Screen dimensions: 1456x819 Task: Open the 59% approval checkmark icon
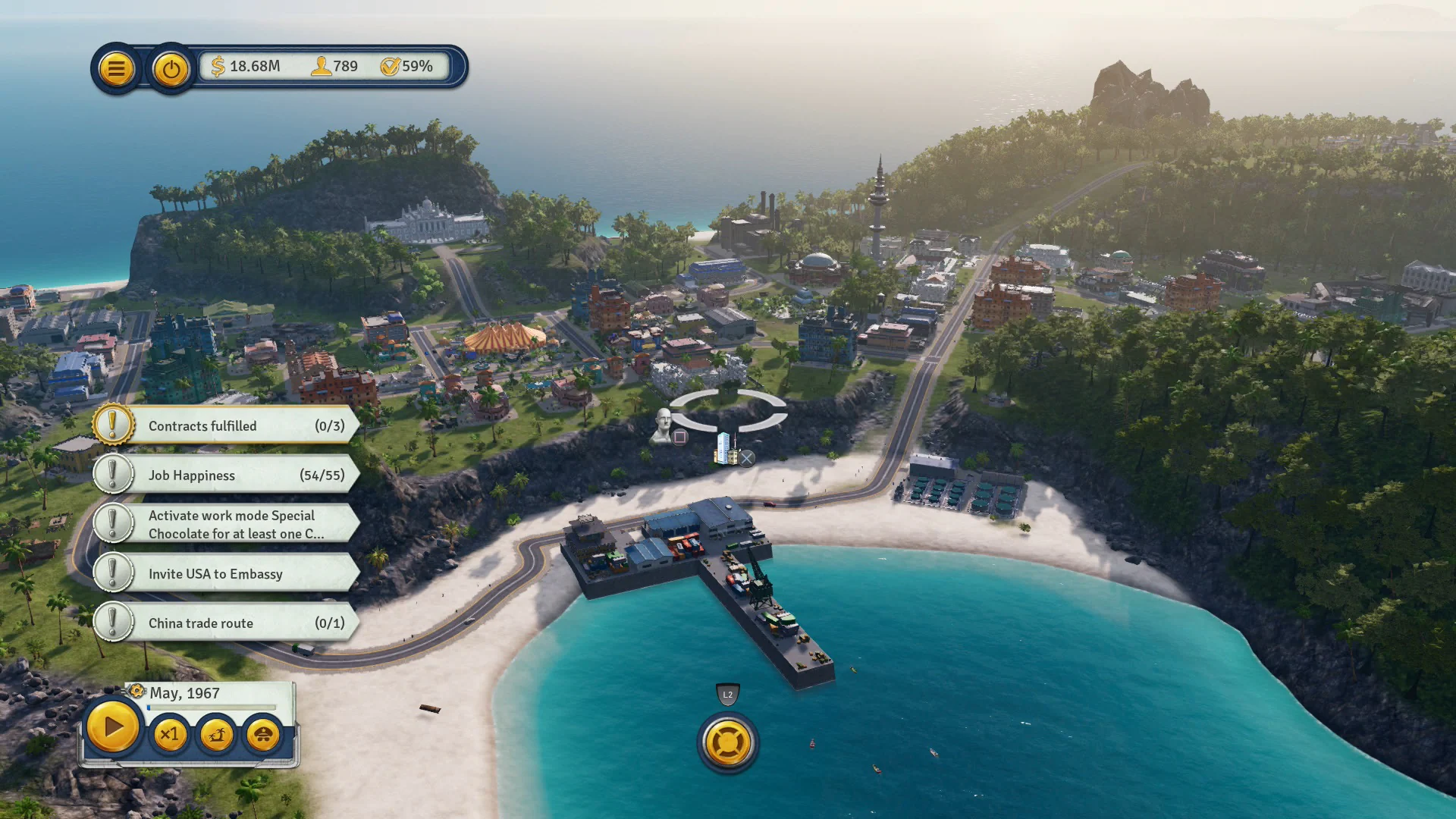coord(391,67)
